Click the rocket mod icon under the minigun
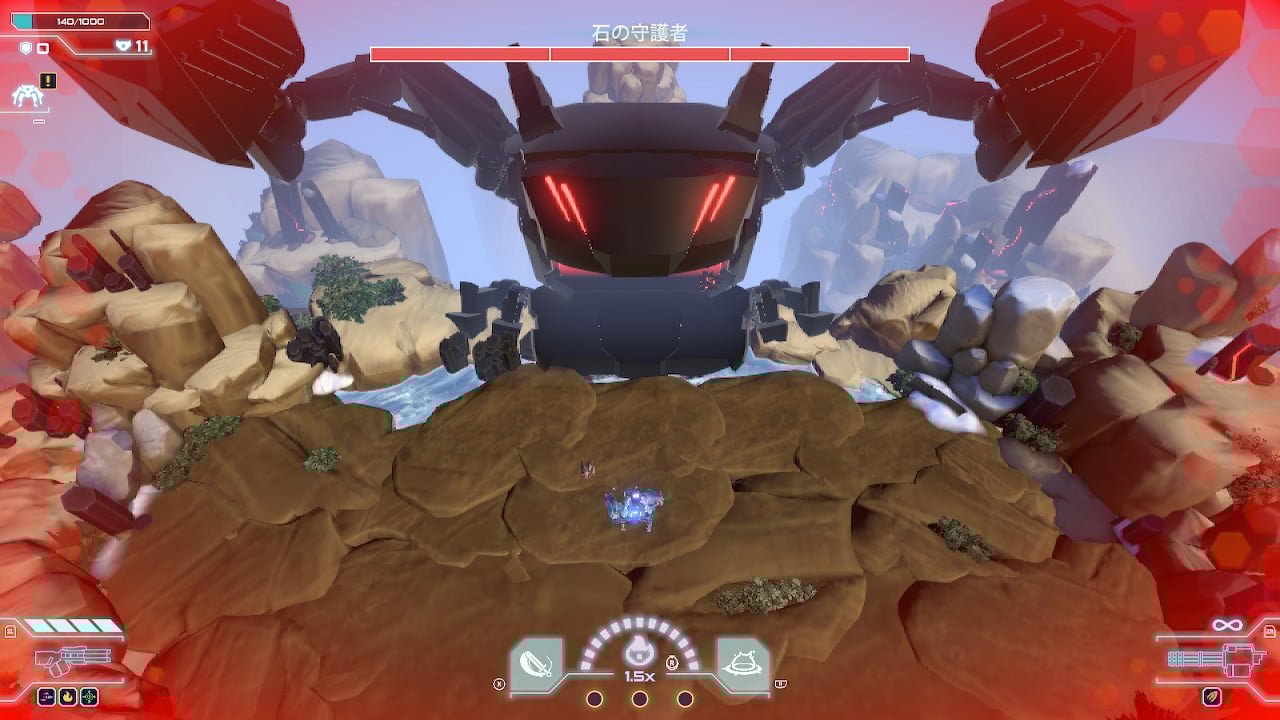The height and width of the screenshot is (720, 1280). coord(1211,696)
